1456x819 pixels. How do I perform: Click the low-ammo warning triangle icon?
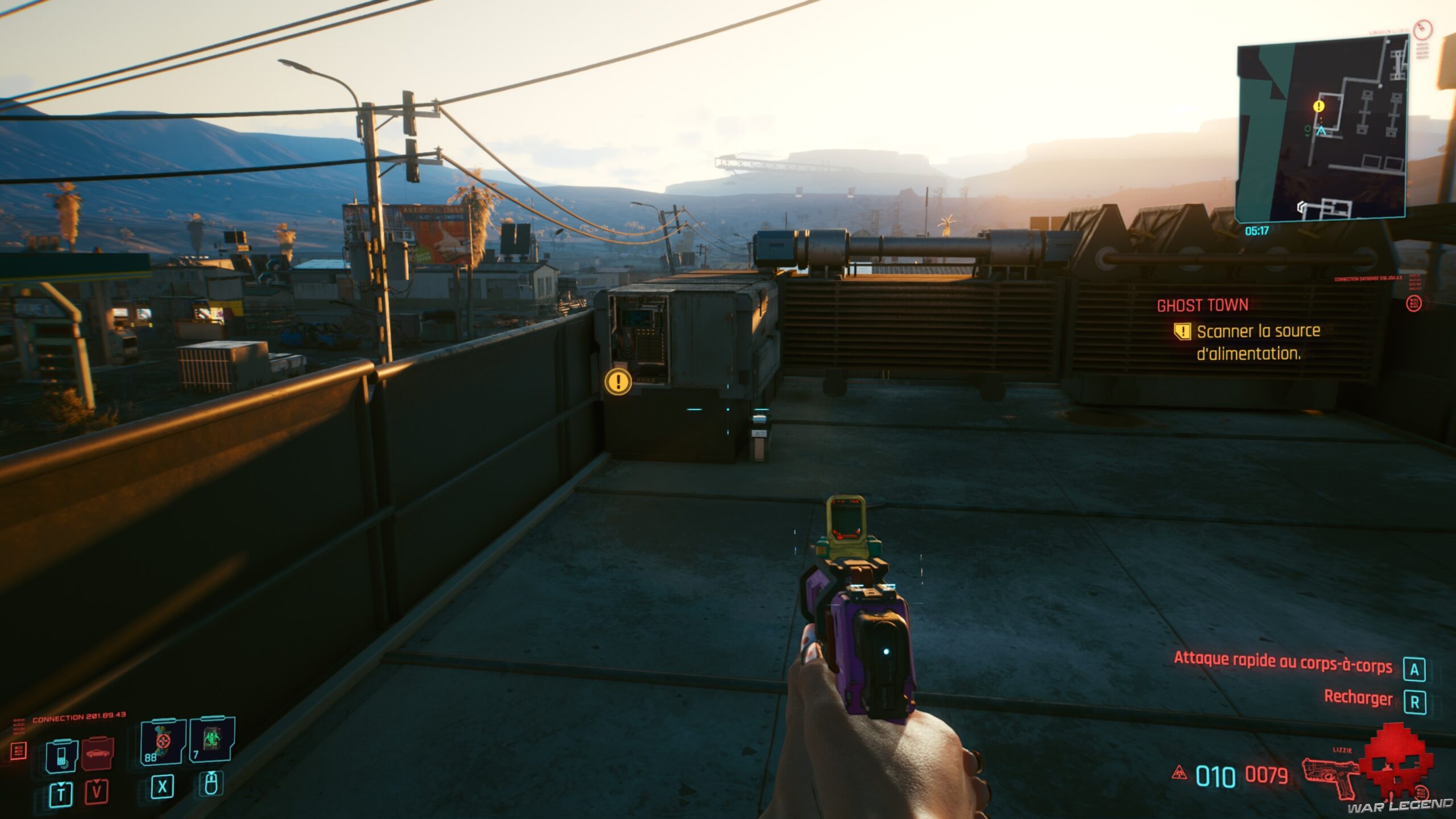[x=1179, y=773]
